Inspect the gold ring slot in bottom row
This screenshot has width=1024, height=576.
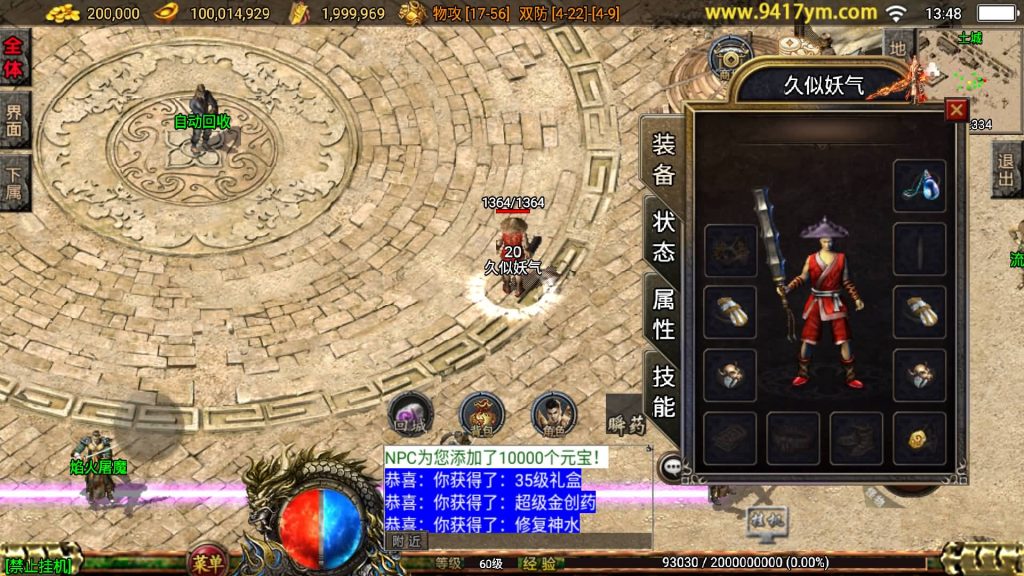pyautogui.click(x=919, y=438)
